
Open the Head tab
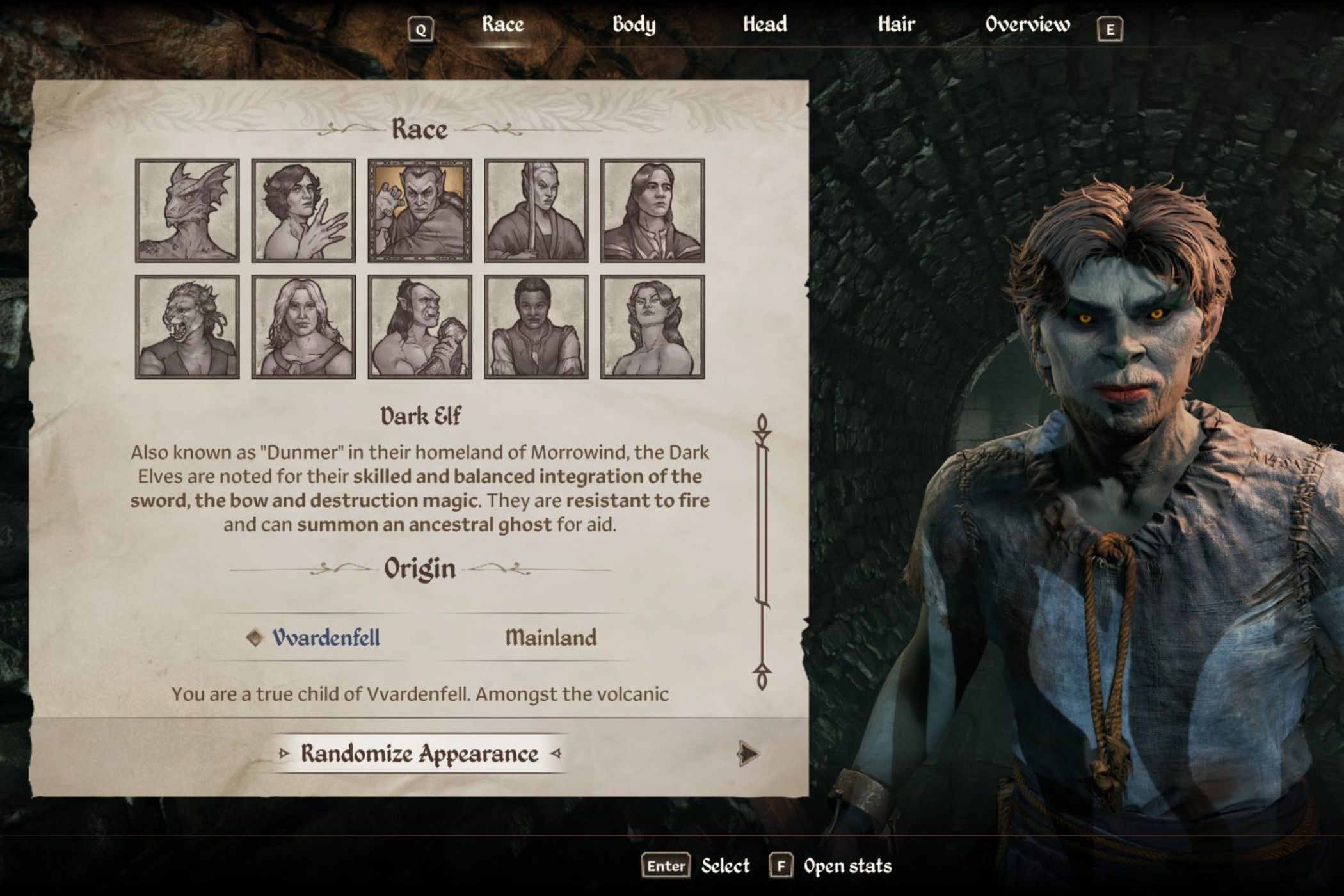click(765, 24)
